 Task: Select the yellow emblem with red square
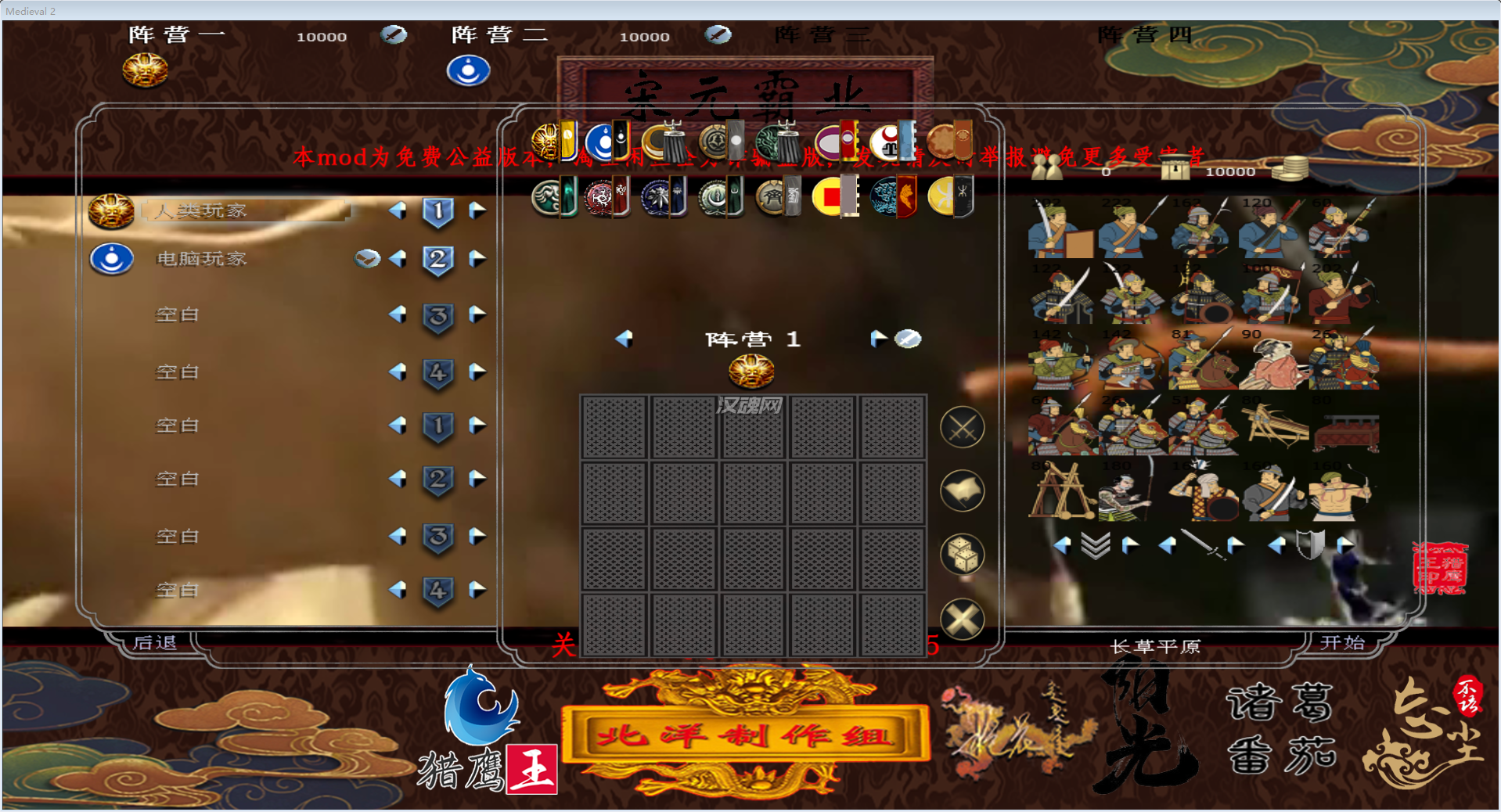[x=829, y=196]
